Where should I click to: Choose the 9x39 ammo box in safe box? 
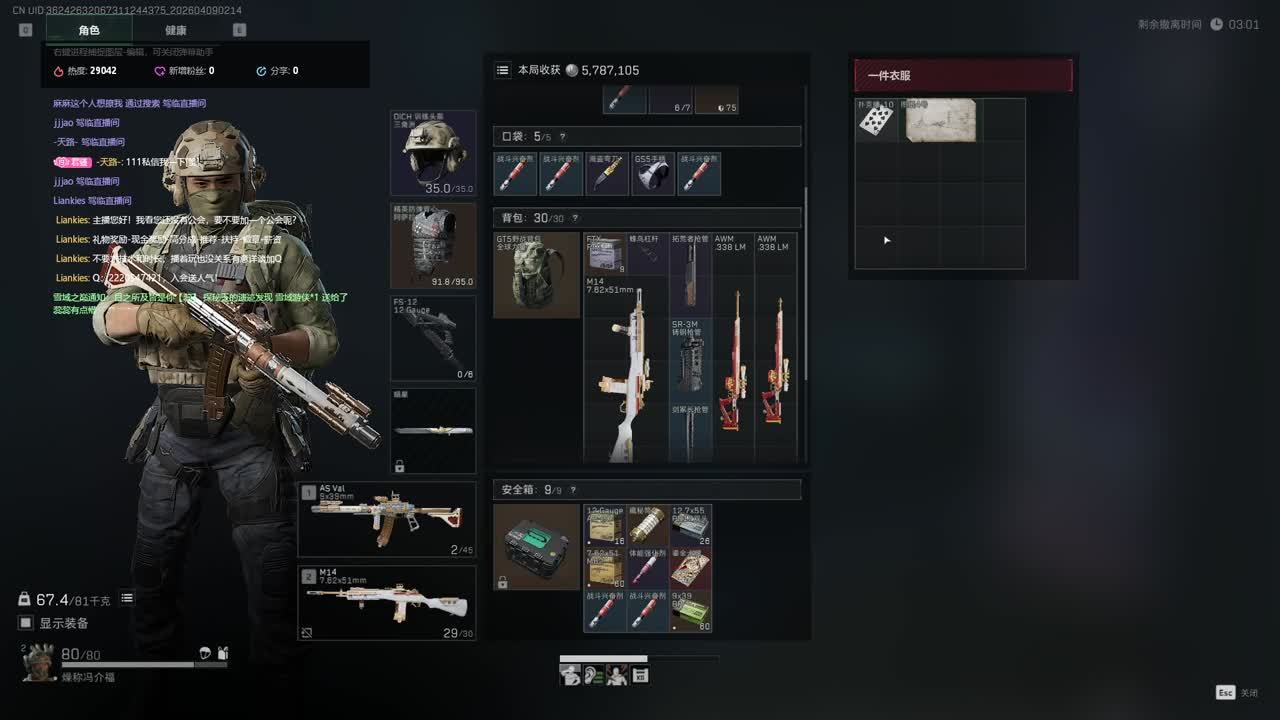click(x=690, y=611)
